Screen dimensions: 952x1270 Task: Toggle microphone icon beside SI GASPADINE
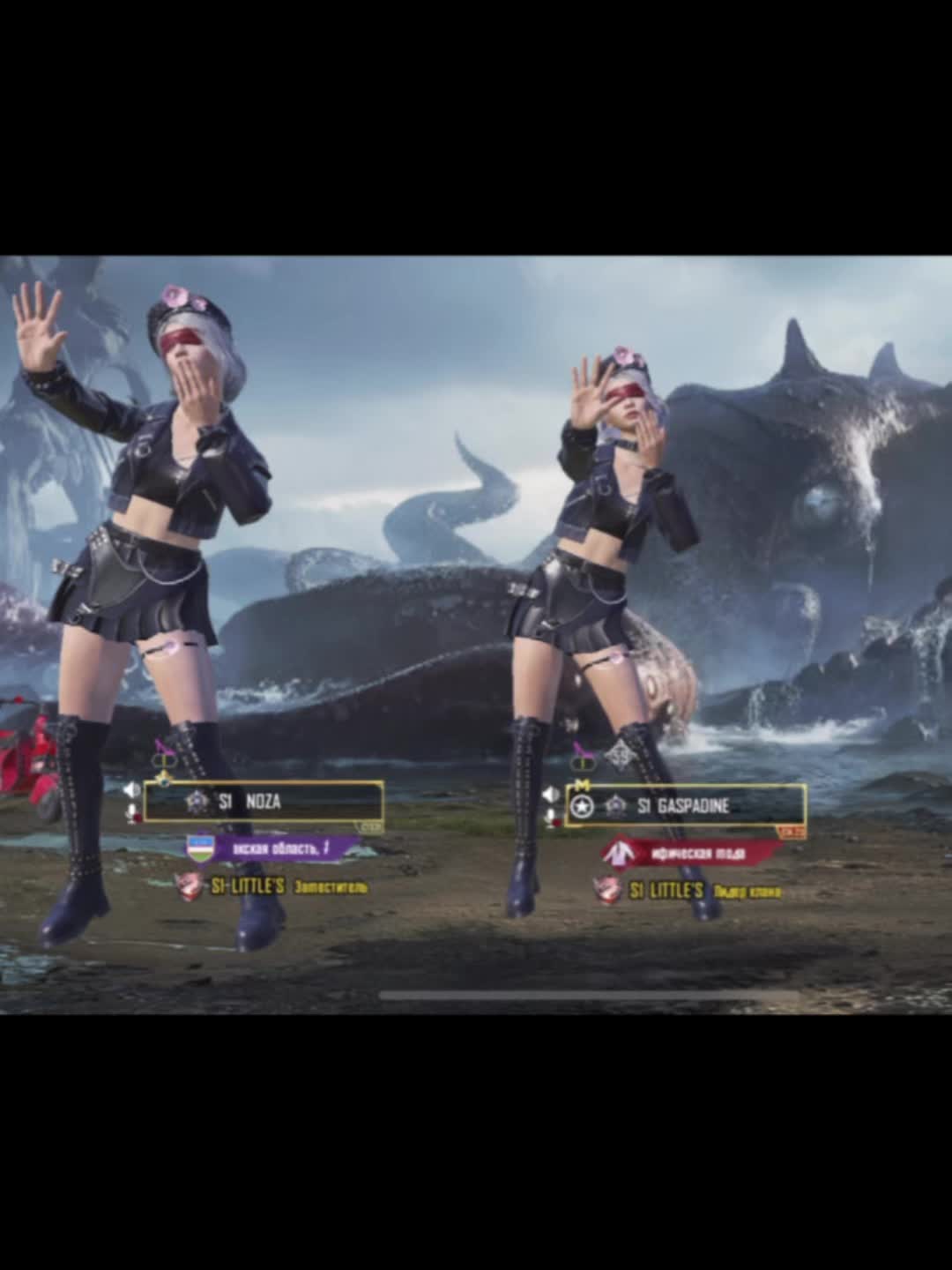(552, 819)
